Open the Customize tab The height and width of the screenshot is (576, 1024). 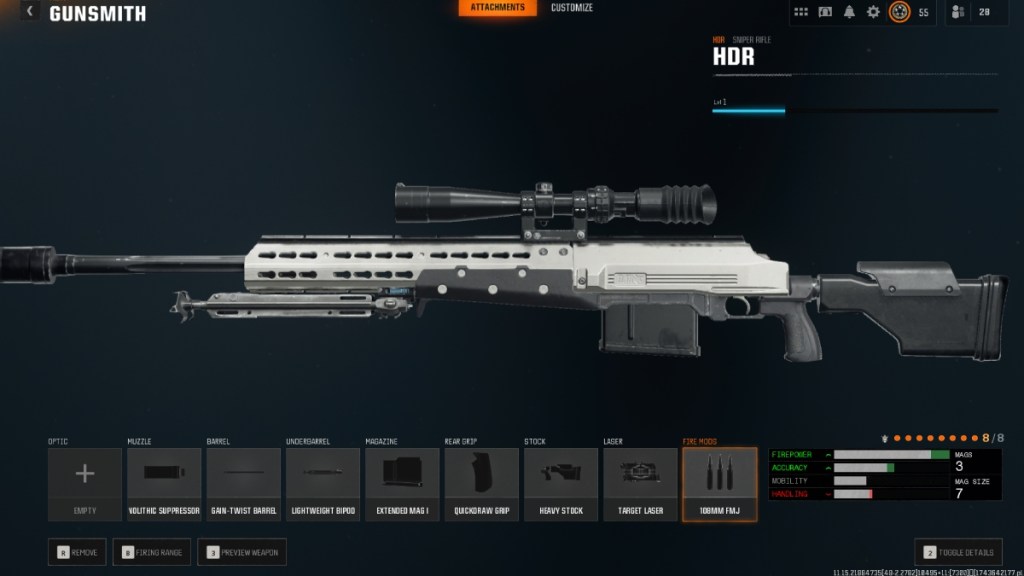click(x=572, y=8)
